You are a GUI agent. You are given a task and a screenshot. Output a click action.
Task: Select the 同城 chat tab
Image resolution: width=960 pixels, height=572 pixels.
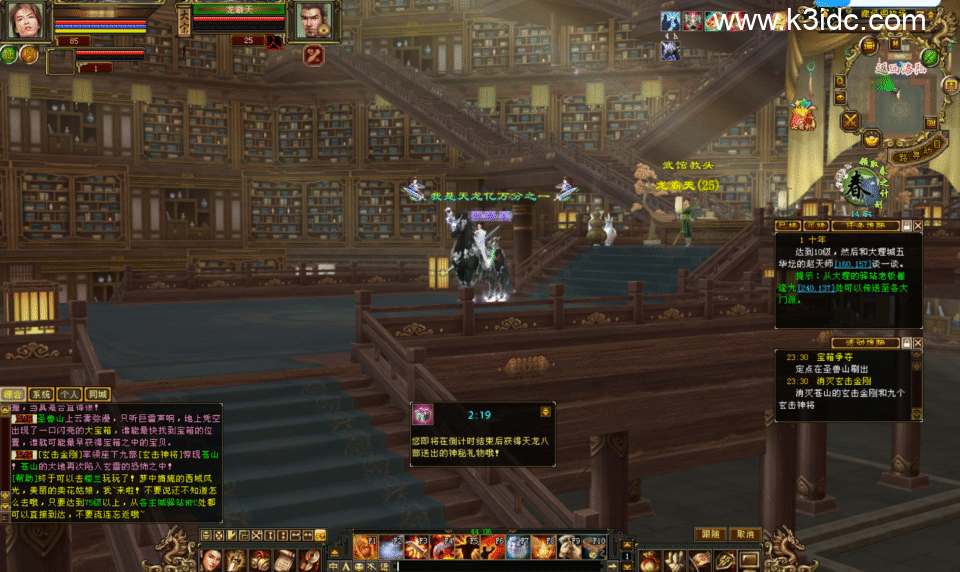coord(96,394)
